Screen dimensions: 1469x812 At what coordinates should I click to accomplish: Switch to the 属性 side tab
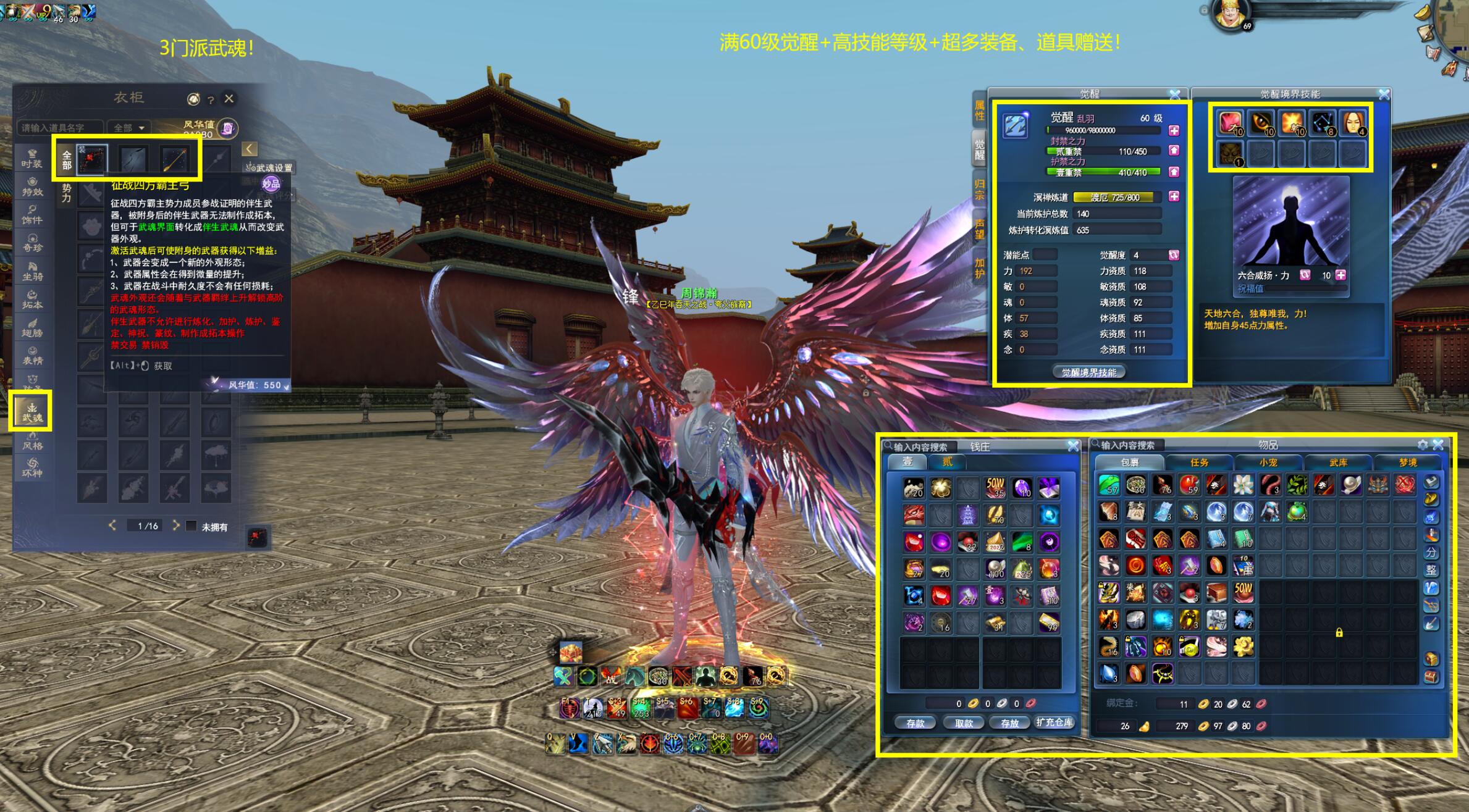tap(979, 111)
